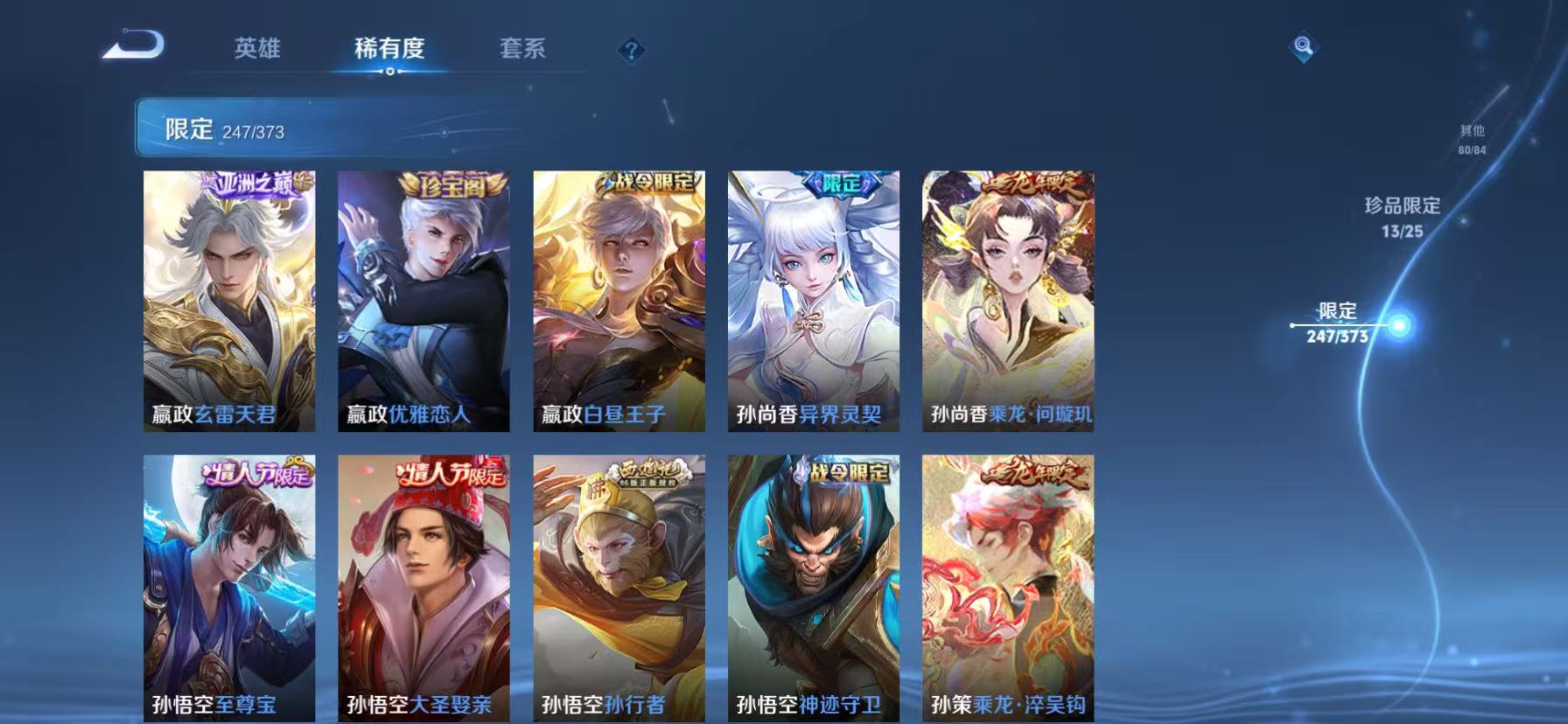Click the help question mark icon
The width and height of the screenshot is (1568, 724).
point(633,50)
